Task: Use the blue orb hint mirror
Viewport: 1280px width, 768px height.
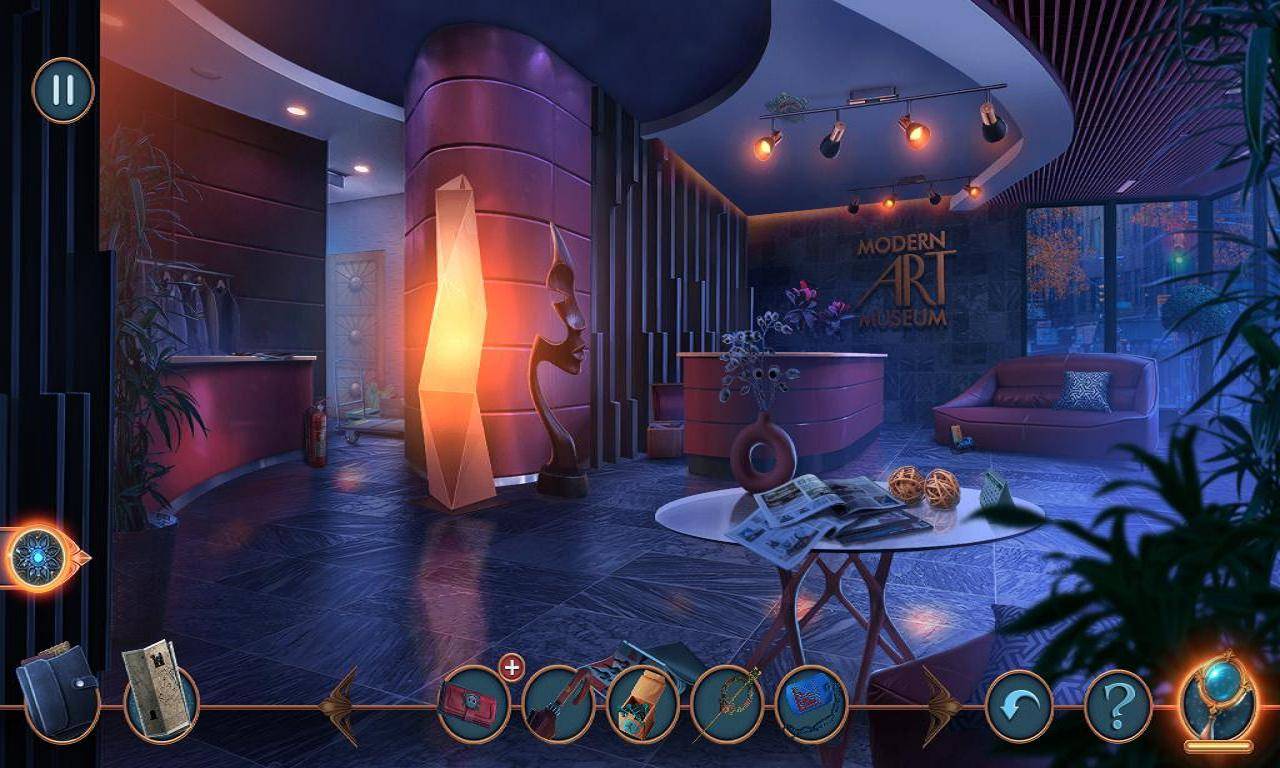Action: point(1217,702)
